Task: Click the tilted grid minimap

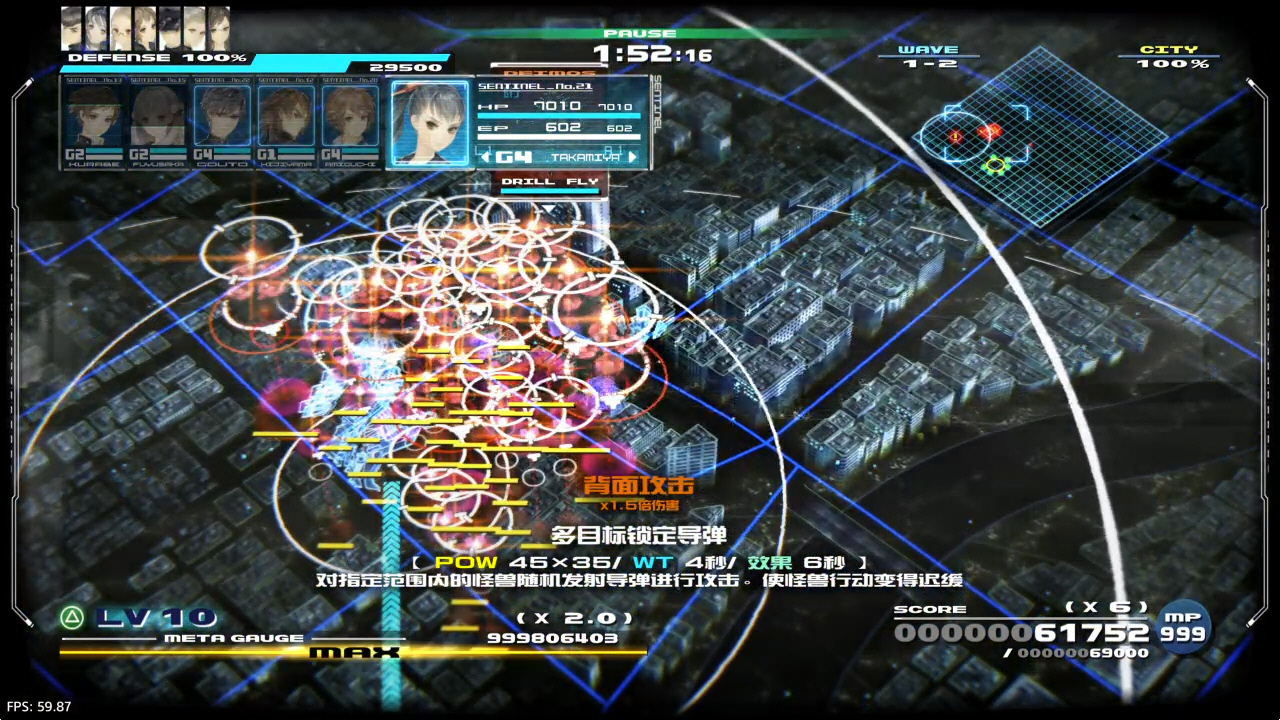Action: [1040, 135]
